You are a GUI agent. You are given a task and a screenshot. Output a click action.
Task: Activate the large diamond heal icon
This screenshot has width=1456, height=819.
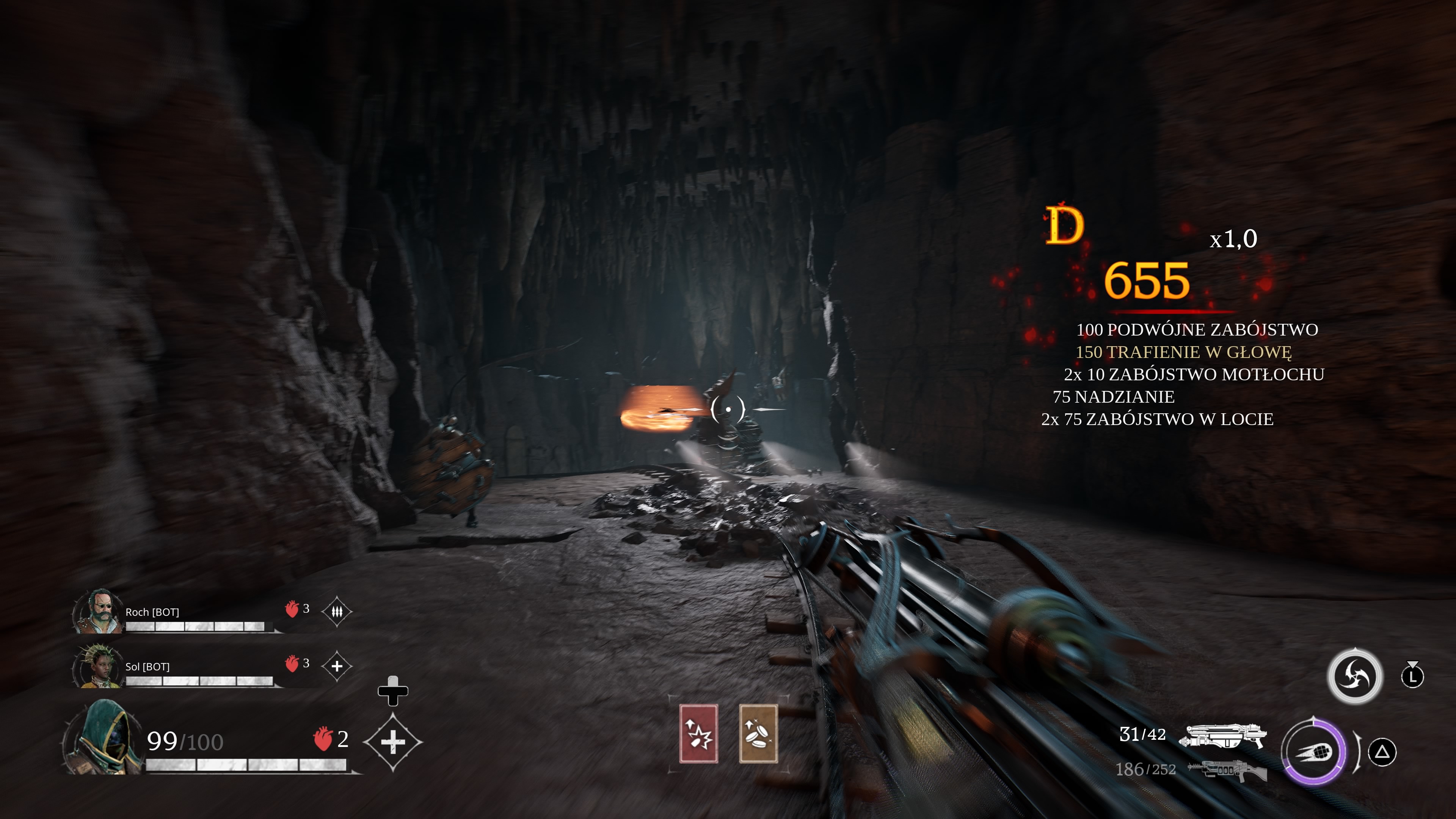pos(393,742)
